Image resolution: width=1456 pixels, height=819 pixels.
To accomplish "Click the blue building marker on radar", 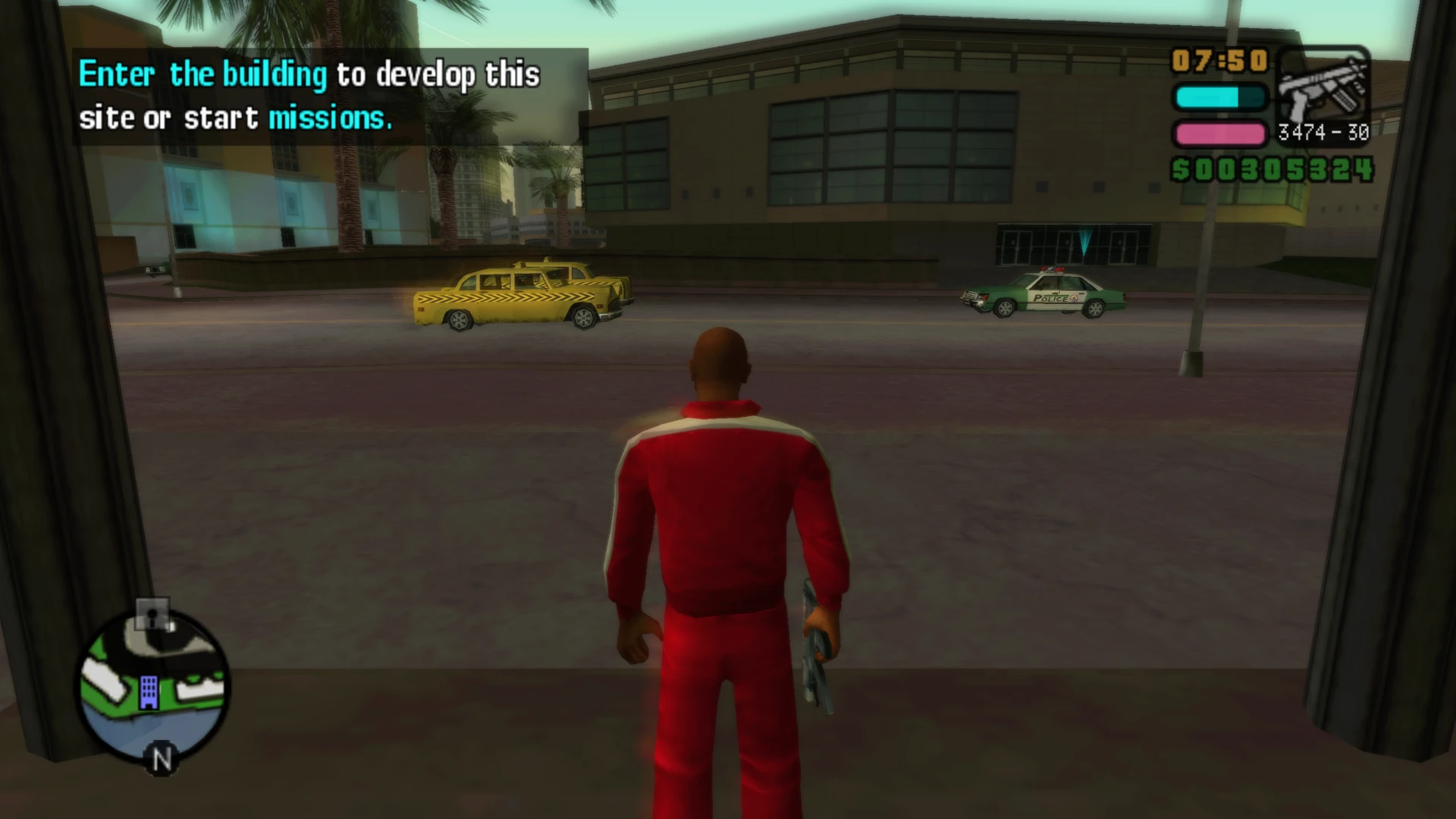I will (149, 692).
